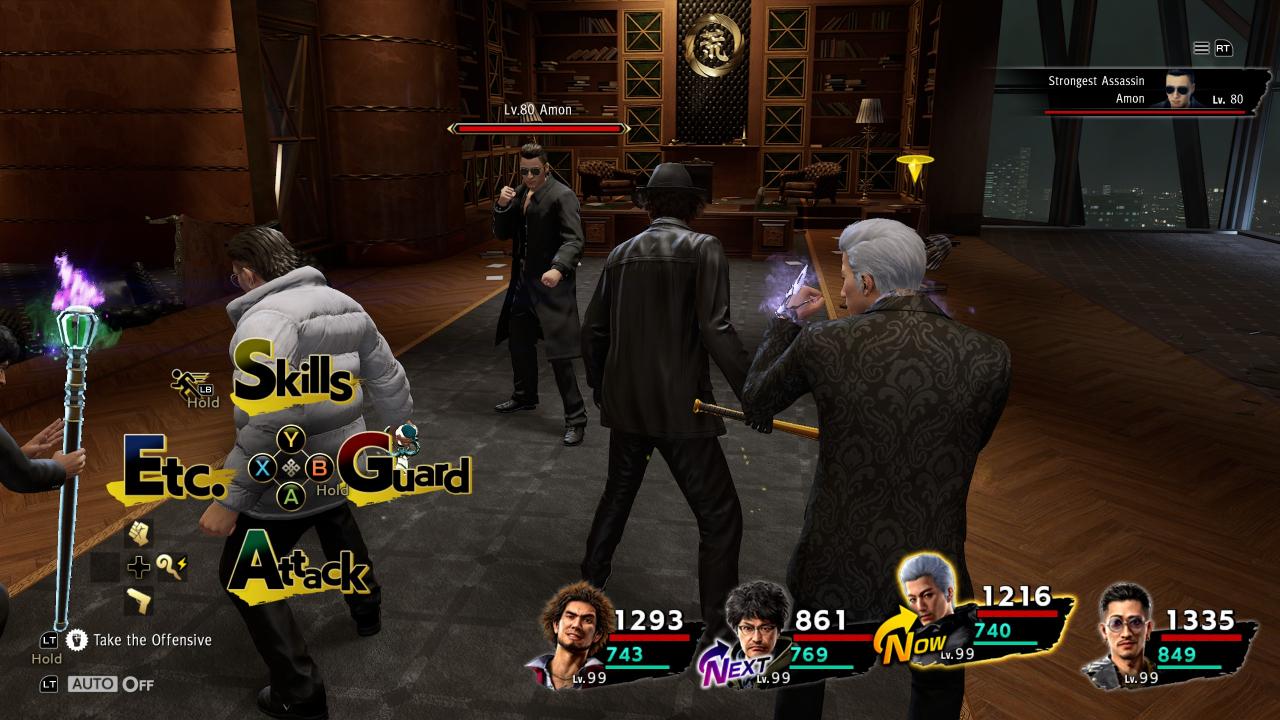Open the enemy list menu icon
1280x720 pixels.
click(1201, 48)
